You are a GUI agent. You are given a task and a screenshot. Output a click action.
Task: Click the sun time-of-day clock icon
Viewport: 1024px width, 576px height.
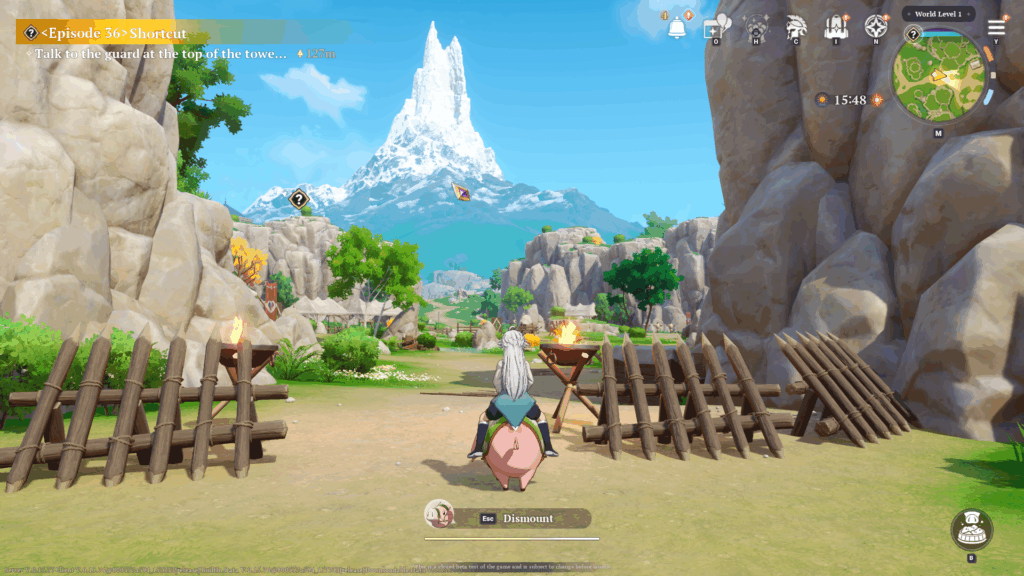tap(821, 100)
